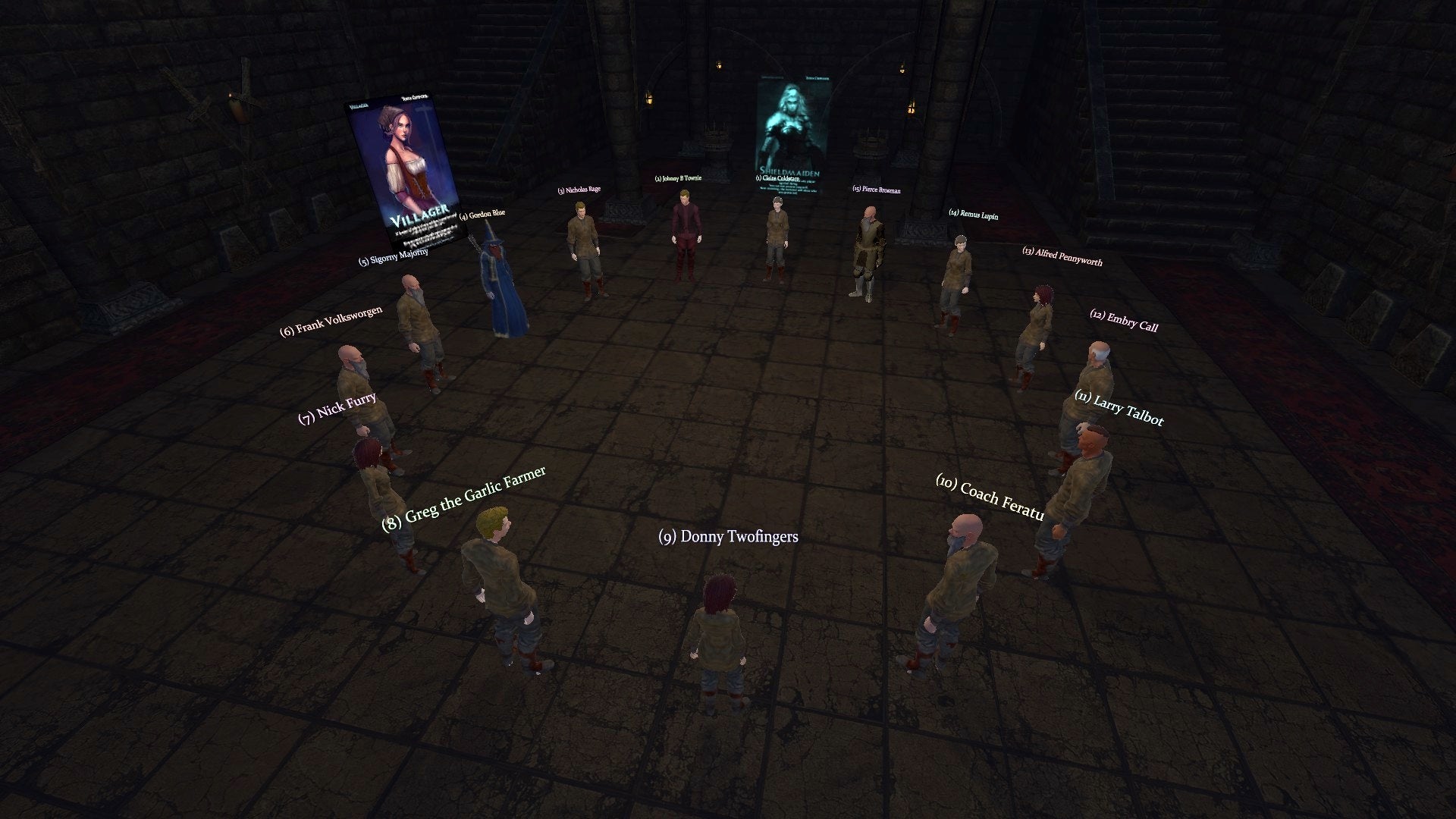
Task: Click the (9) Donny Twofingers name label
Action: click(x=730, y=538)
